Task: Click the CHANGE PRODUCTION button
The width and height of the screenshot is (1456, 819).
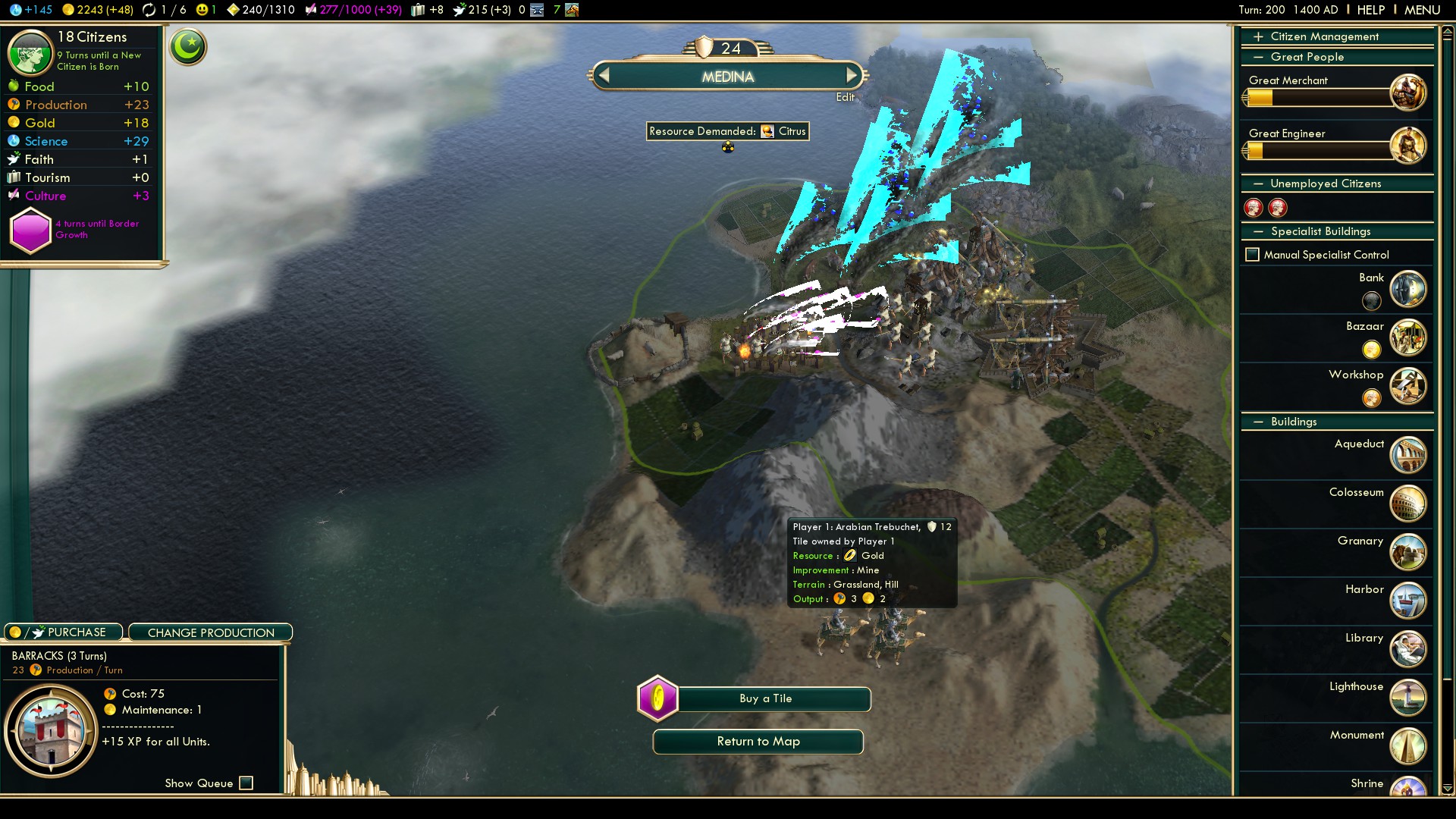Action: pos(211,632)
